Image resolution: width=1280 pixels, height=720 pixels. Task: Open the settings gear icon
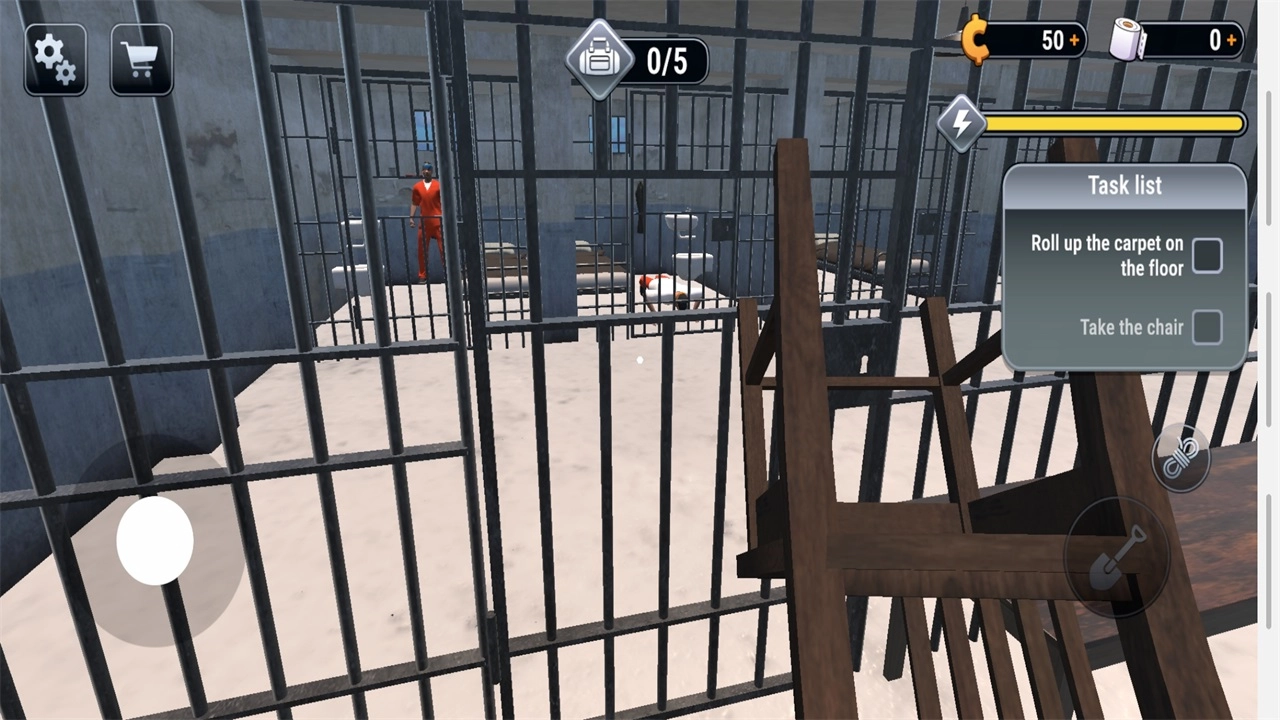tap(55, 60)
